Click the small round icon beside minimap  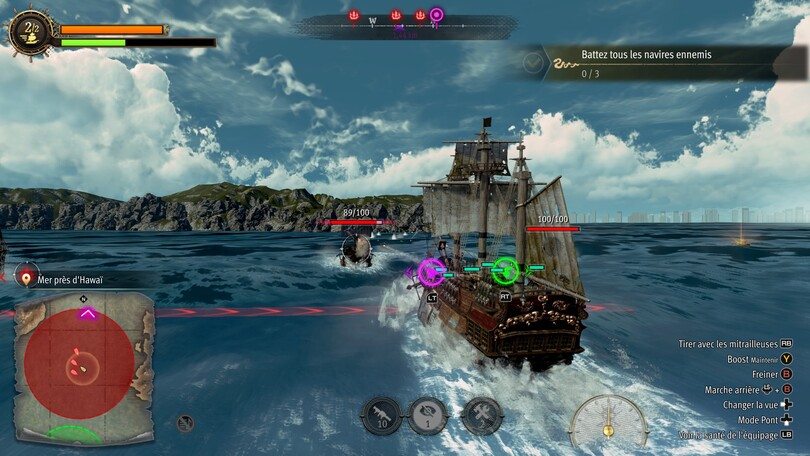pos(185,423)
